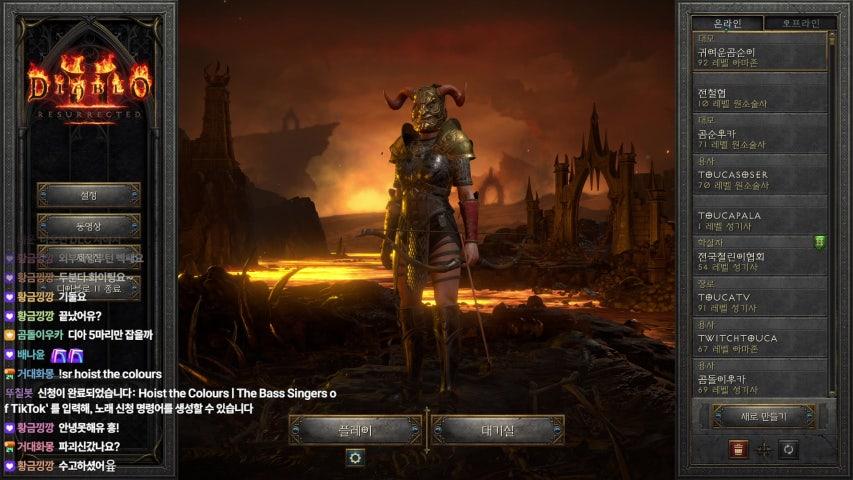Pick the character TWITCHT0UCA
This screenshot has height=480, width=853.
click(x=762, y=343)
